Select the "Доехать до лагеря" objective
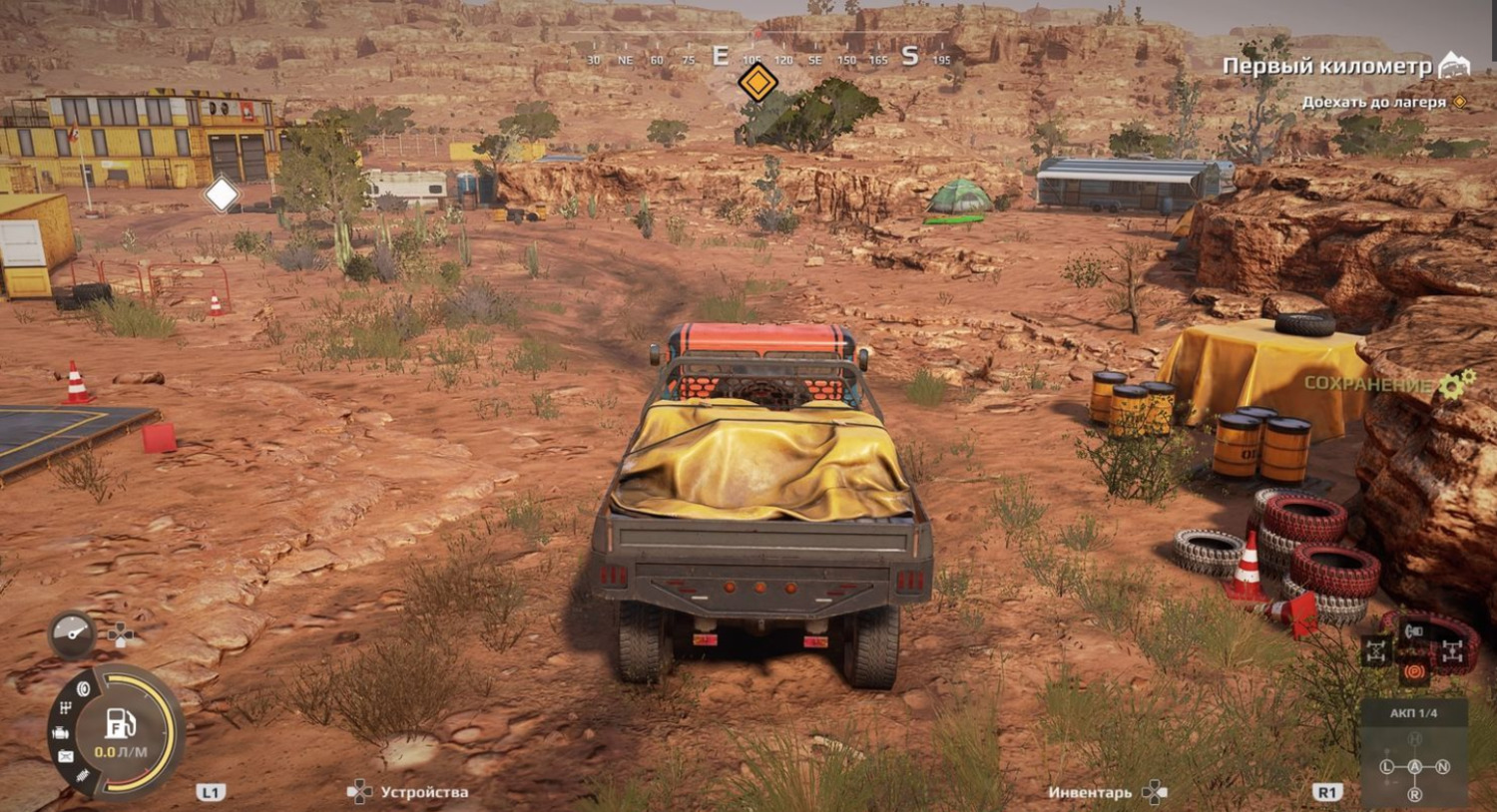Viewport: 1497px width, 812px height. (1373, 103)
